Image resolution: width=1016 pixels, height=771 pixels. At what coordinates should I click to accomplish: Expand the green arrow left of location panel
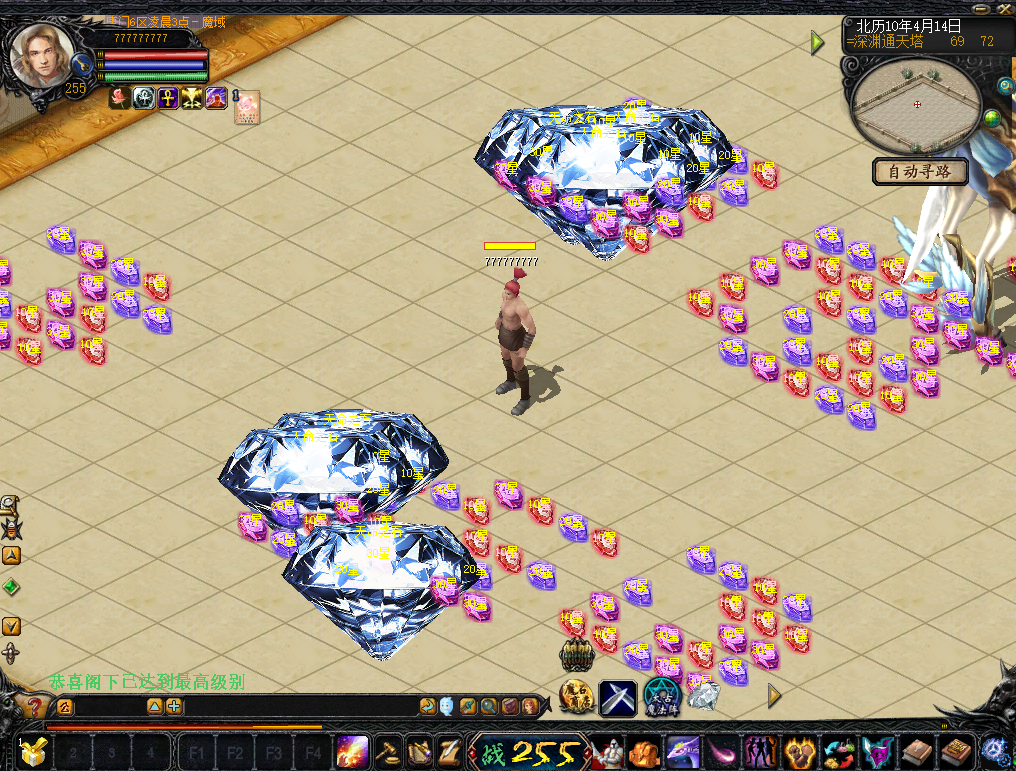click(817, 42)
